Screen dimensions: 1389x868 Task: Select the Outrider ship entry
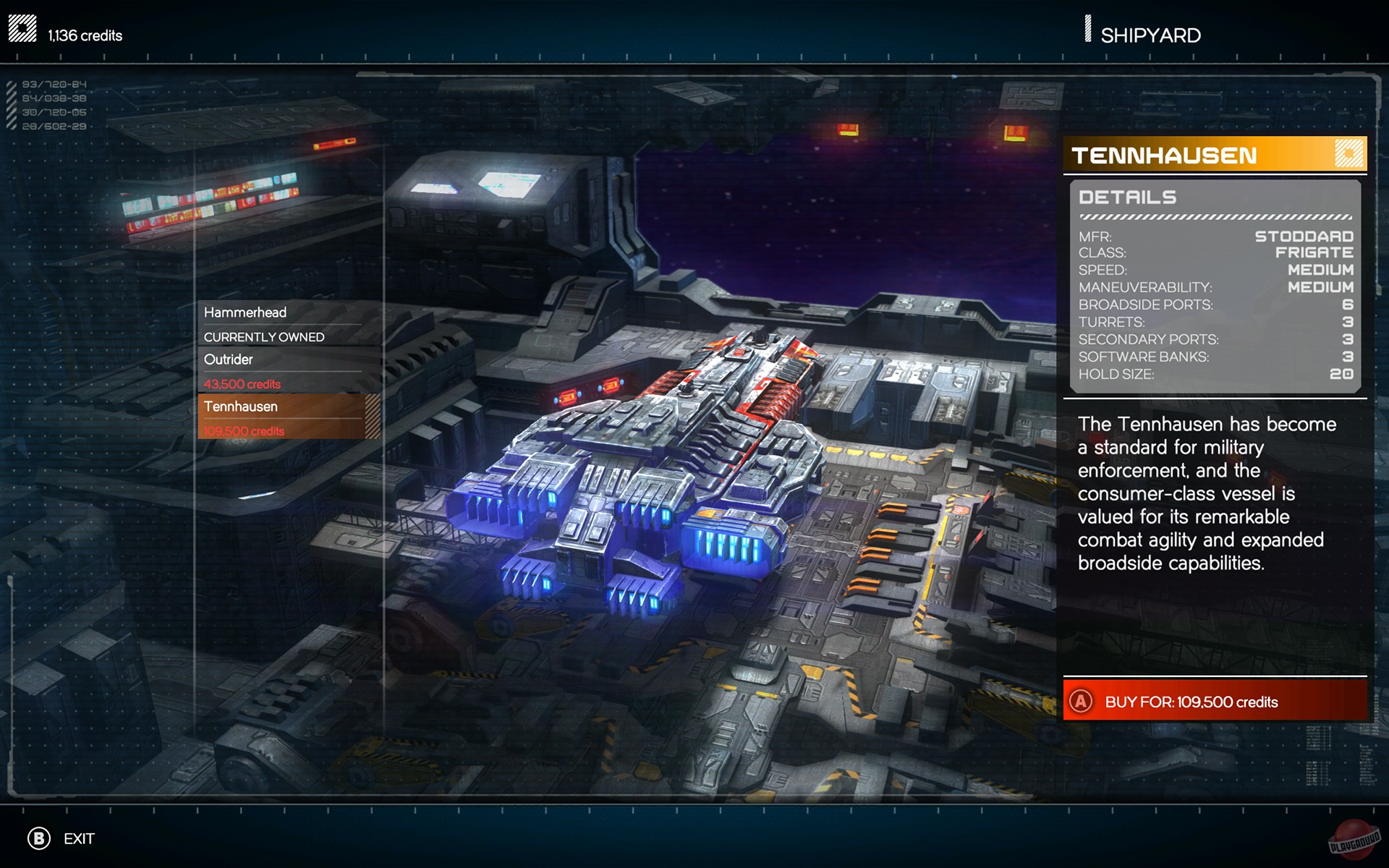pyautogui.click(x=228, y=359)
